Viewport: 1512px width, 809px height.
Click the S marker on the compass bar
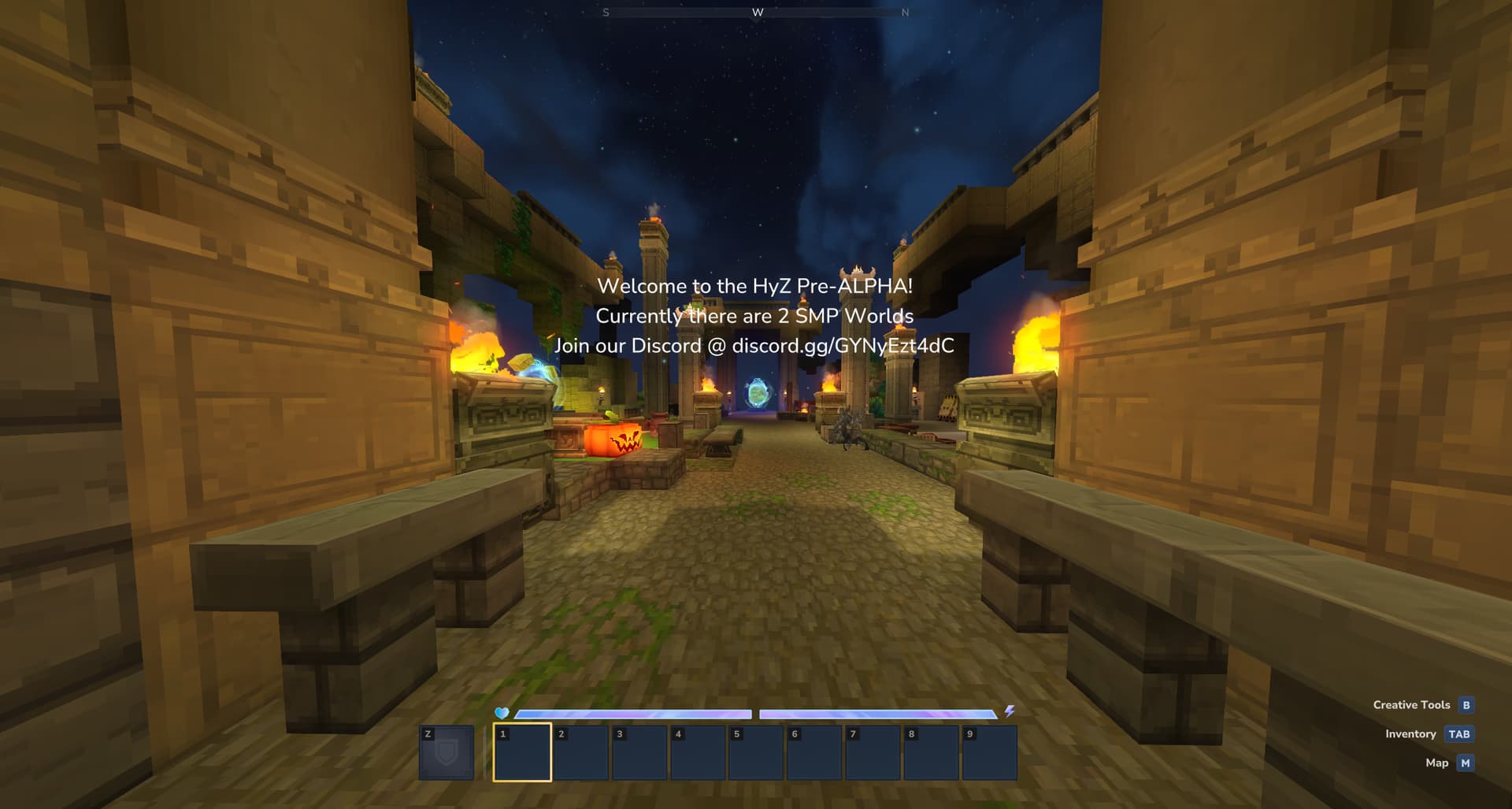point(606,13)
